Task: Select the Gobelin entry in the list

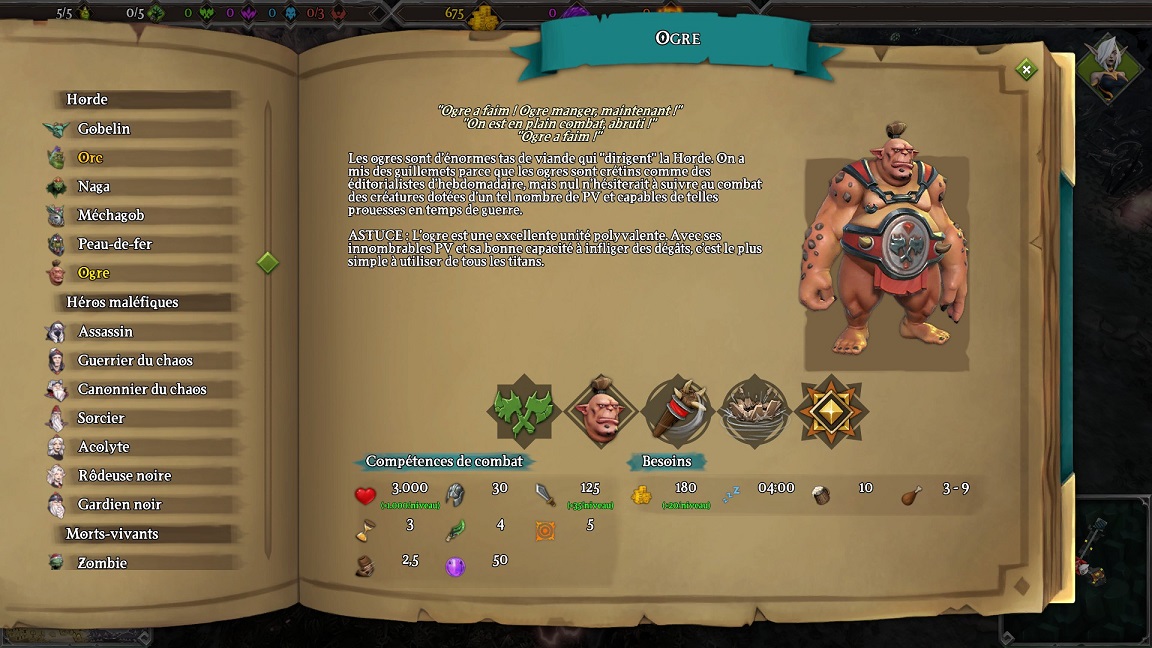Action: click(104, 129)
